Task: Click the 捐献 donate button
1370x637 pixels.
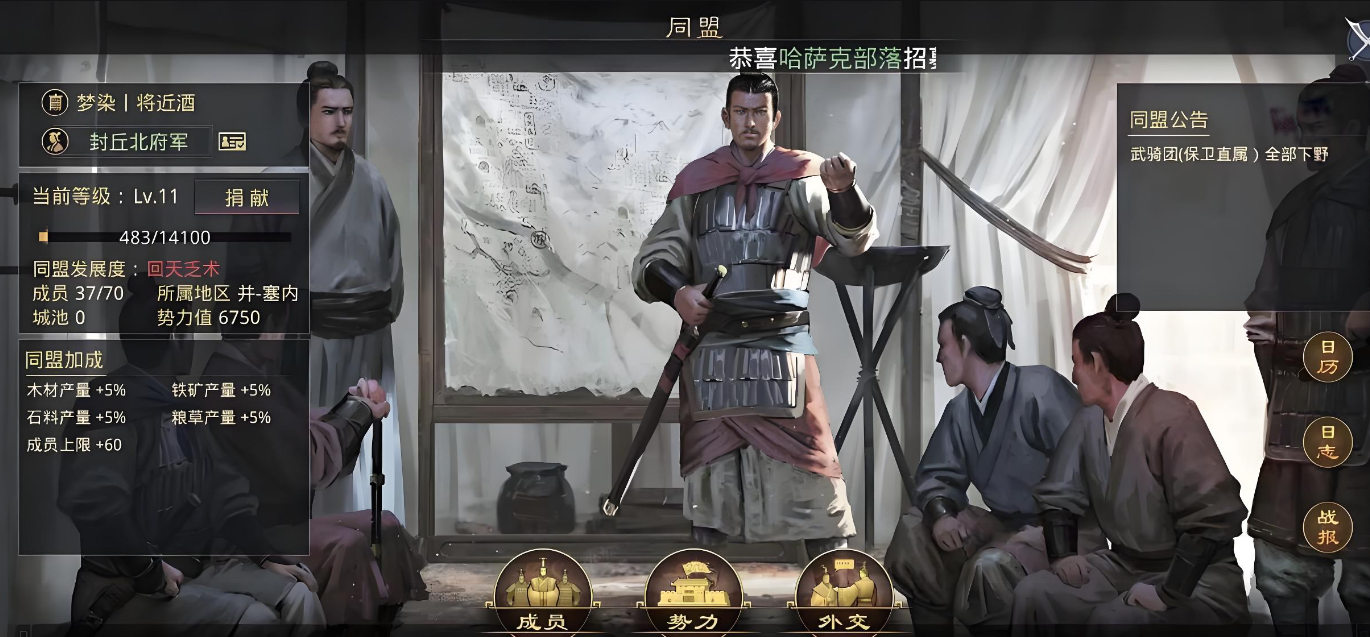Action: coord(246,197)
